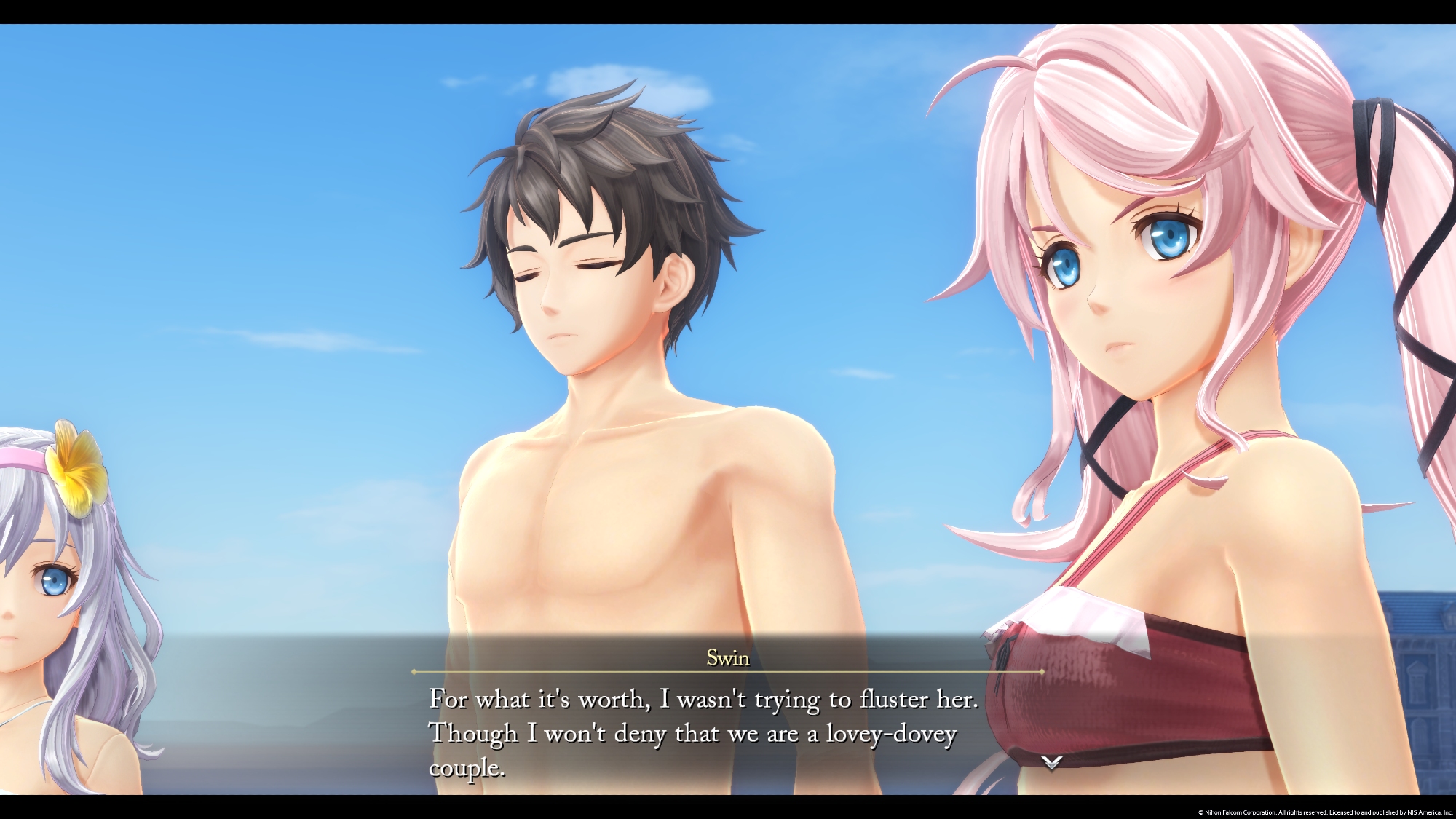Advance dialogue with the down arrow indicator
The height and width of the screenshot is (819, 1456).
pos(1051,762)
